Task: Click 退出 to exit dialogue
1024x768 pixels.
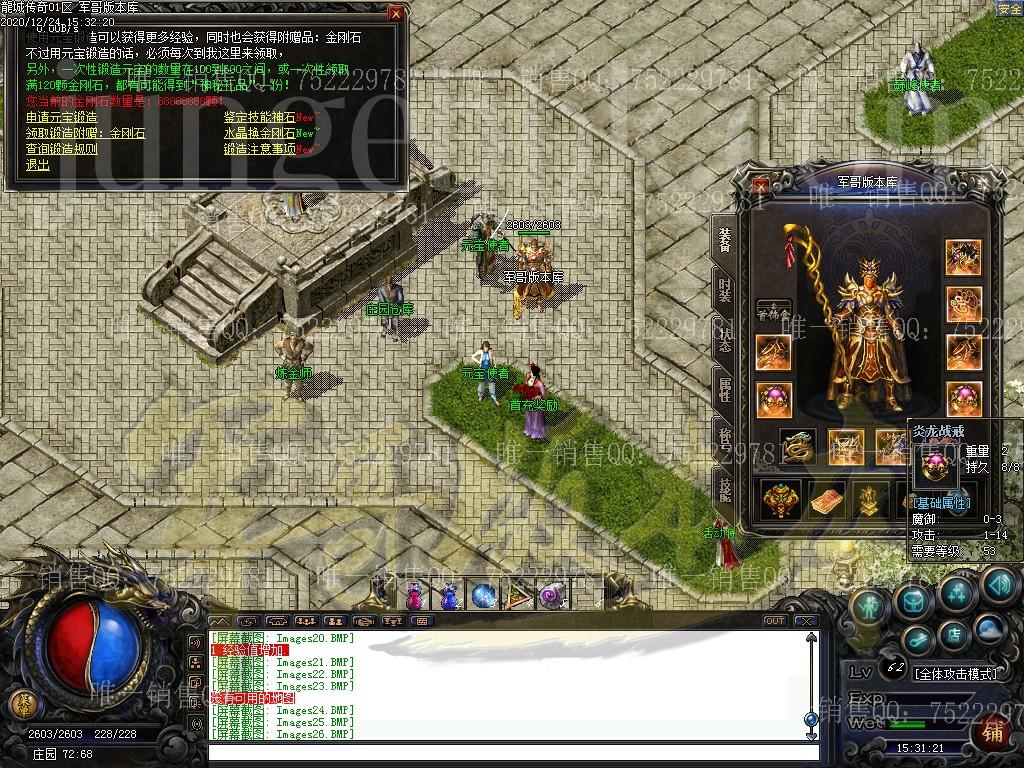Action: pos(38,165)
